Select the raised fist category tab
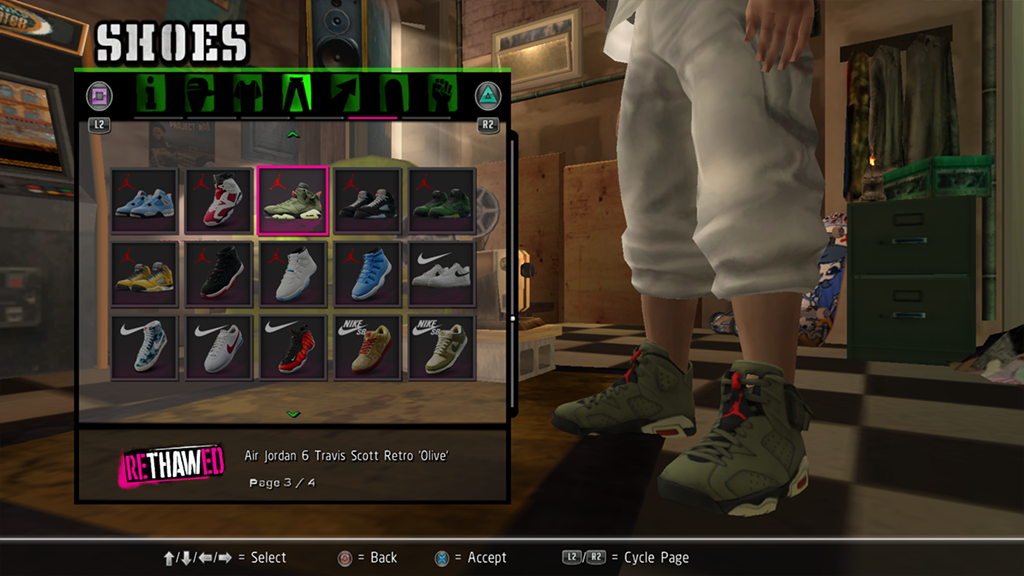The image size is (1024, 576). point(440,94)
